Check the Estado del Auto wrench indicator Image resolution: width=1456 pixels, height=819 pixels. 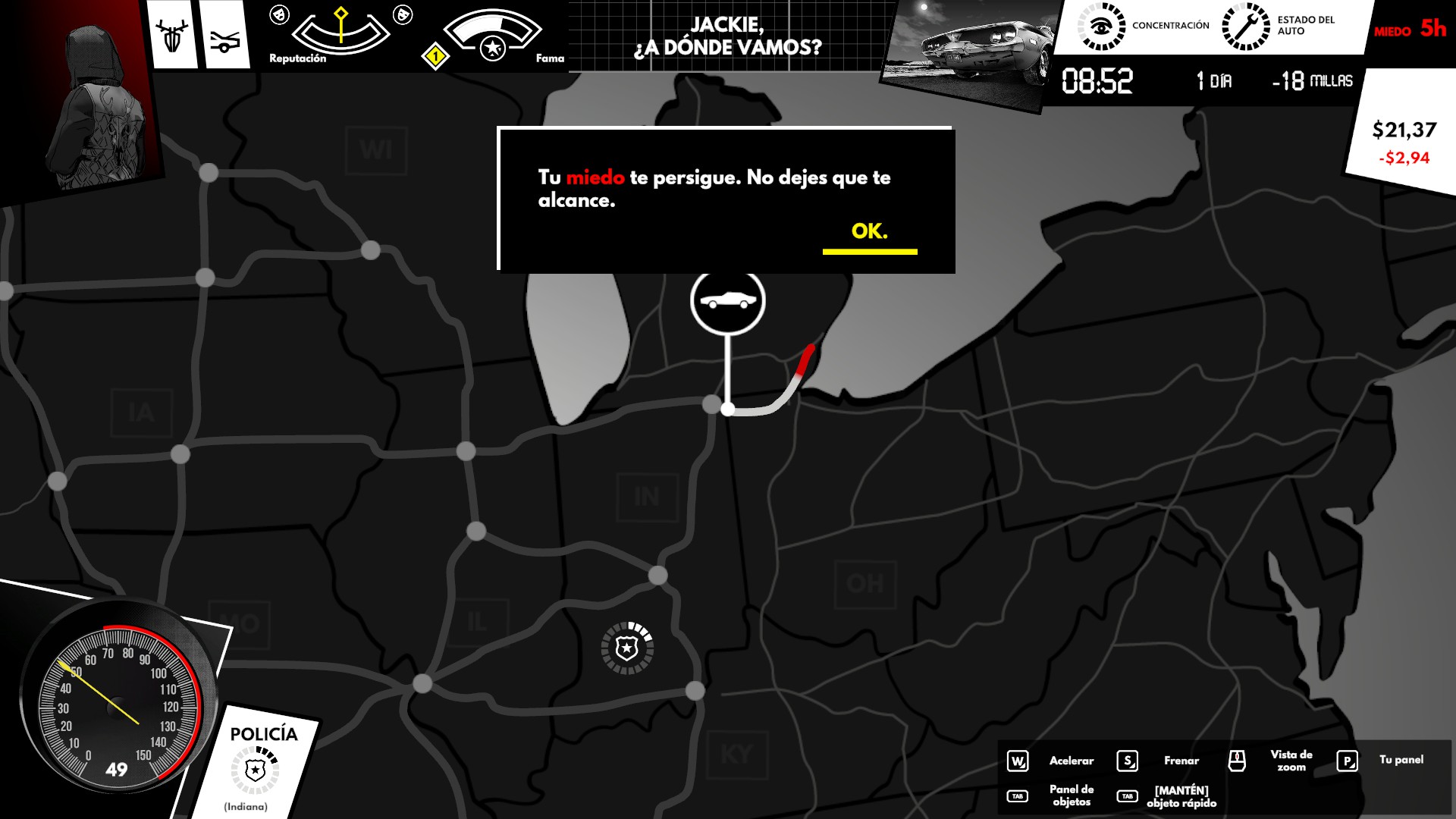tap(1245, 26)
